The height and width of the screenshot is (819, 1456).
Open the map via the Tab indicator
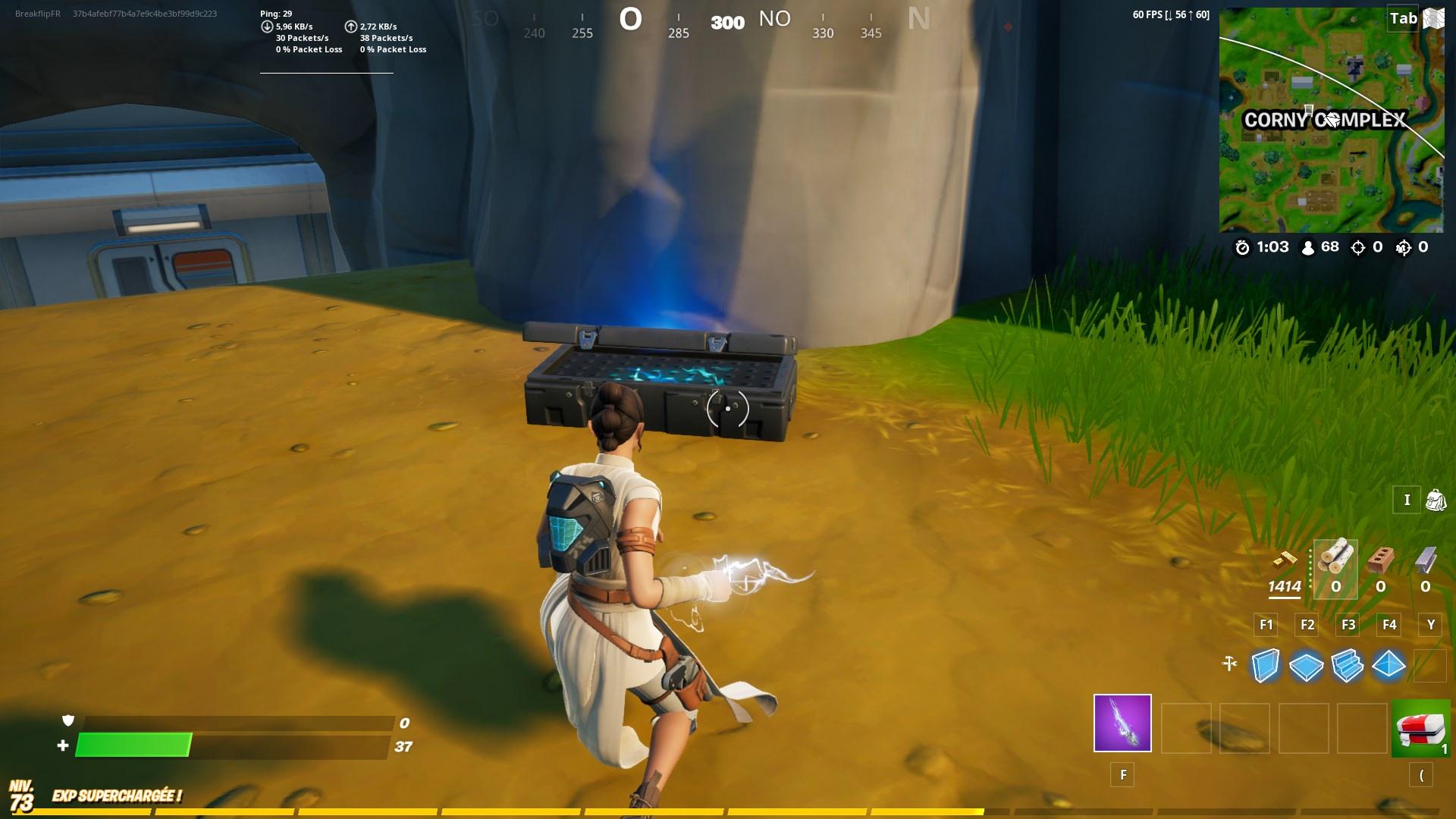1405,19
